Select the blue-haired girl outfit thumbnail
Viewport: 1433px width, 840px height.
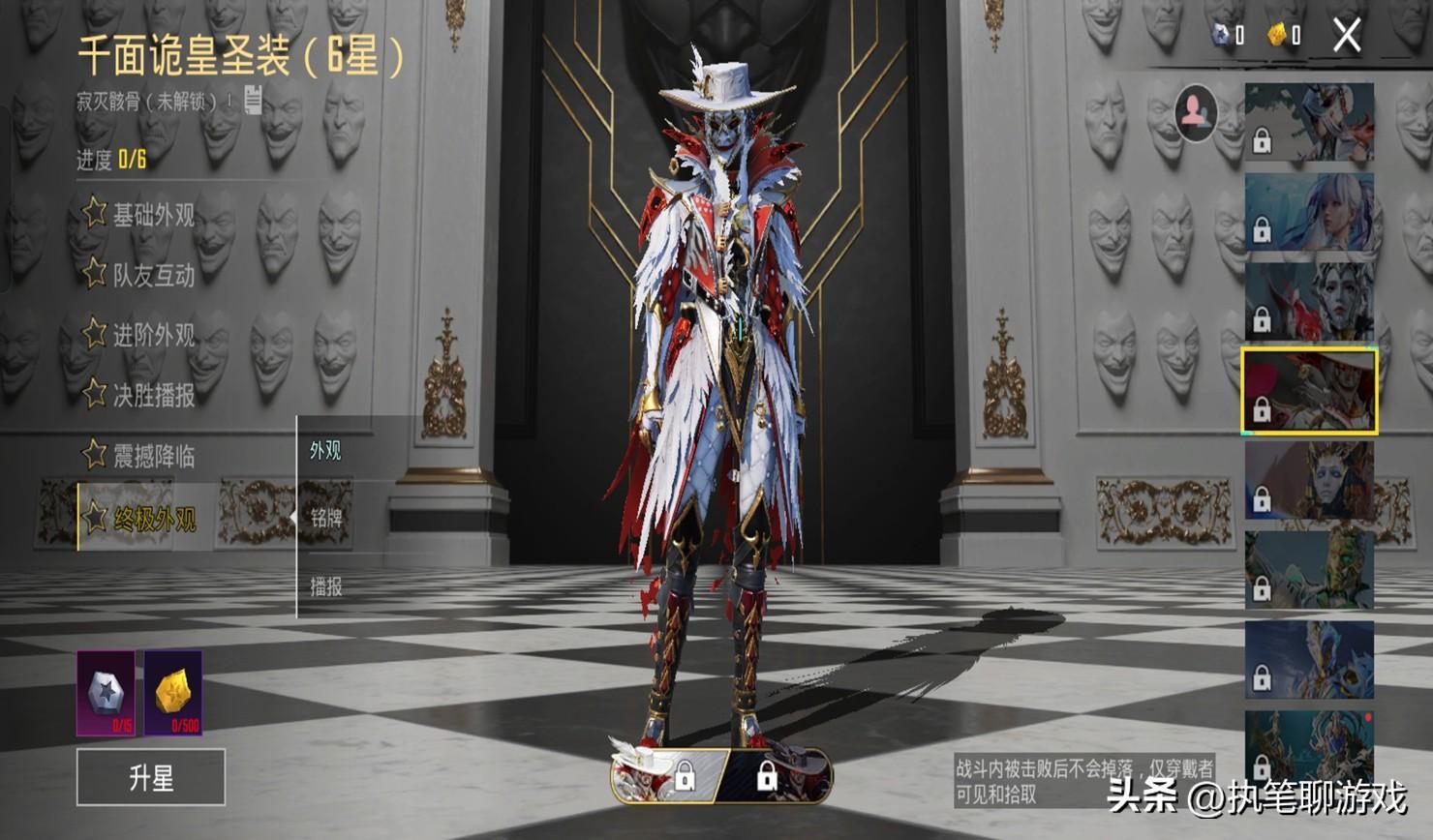(1309, 212)
